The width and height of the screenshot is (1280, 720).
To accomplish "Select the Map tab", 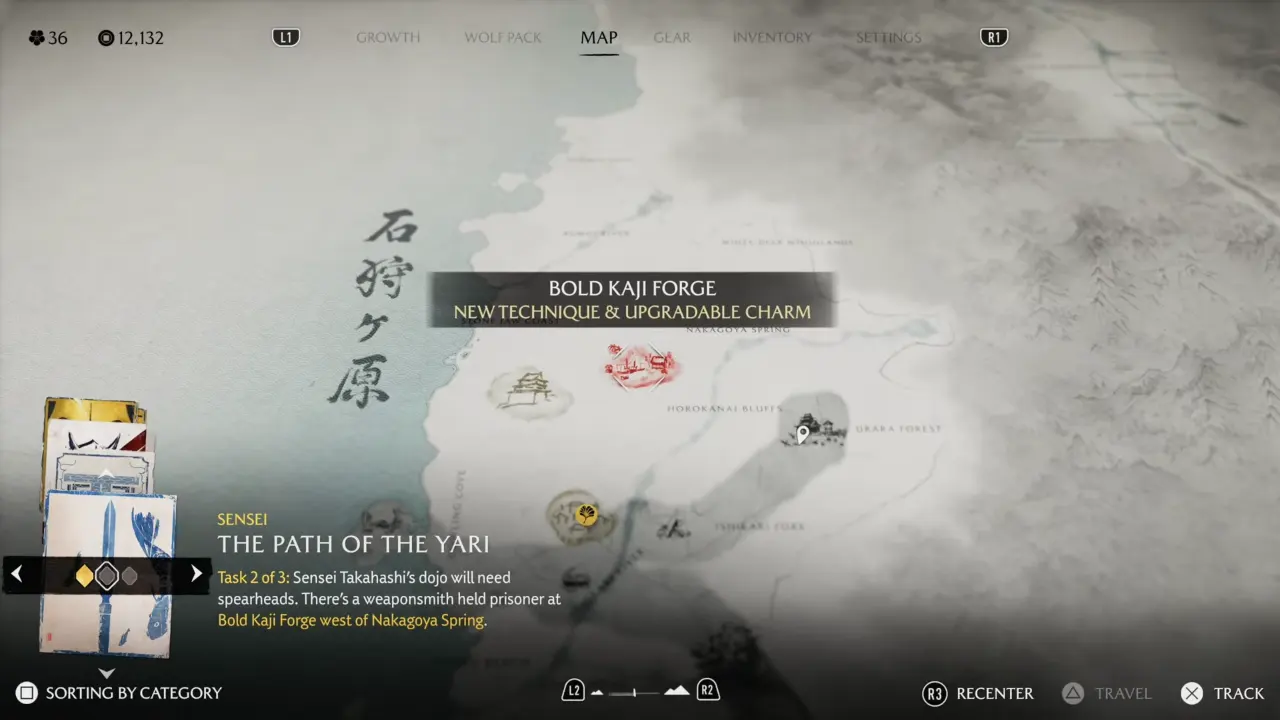I will 599,38.
